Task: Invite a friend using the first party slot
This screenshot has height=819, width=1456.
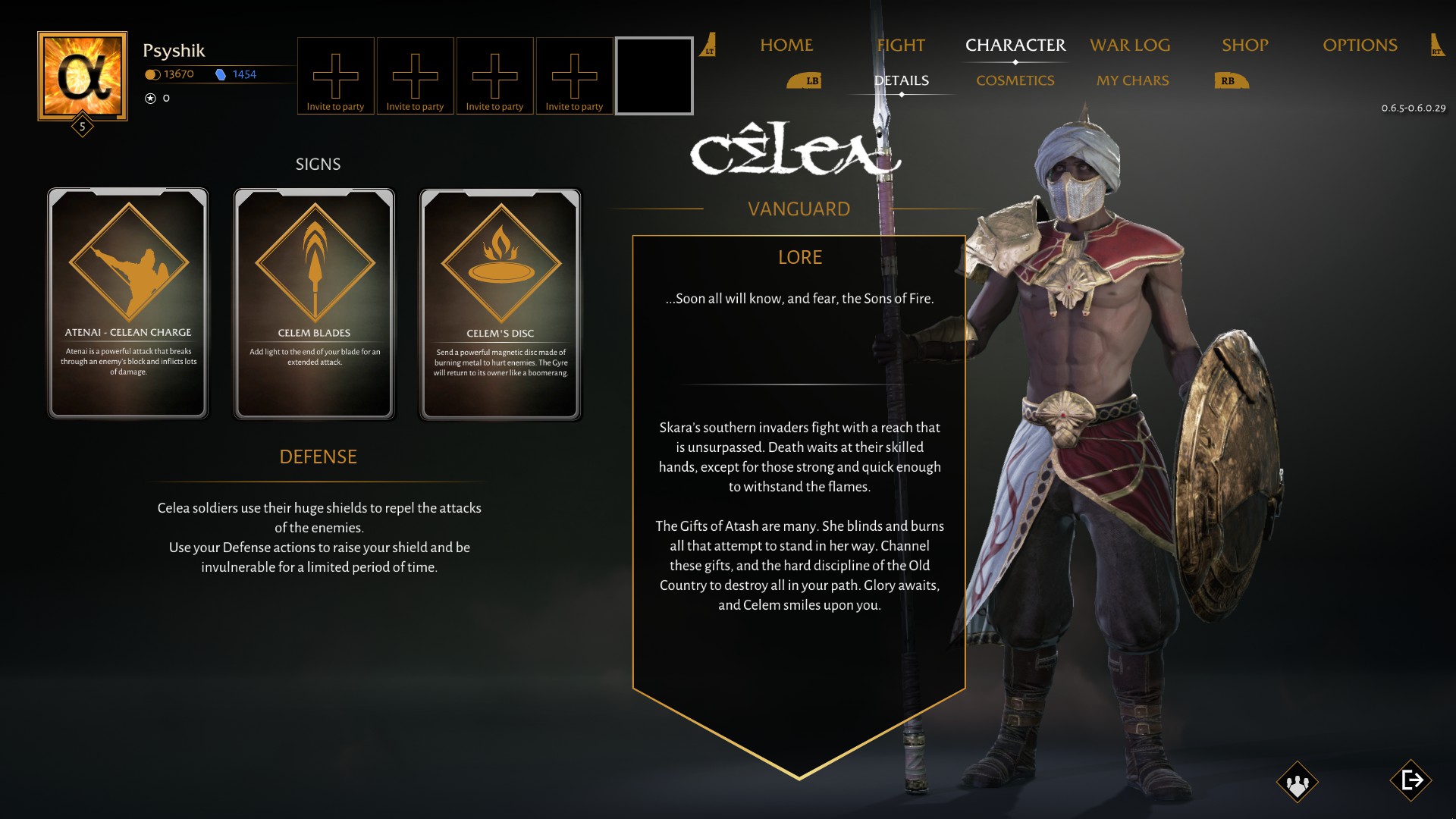Action: (336, 76)
